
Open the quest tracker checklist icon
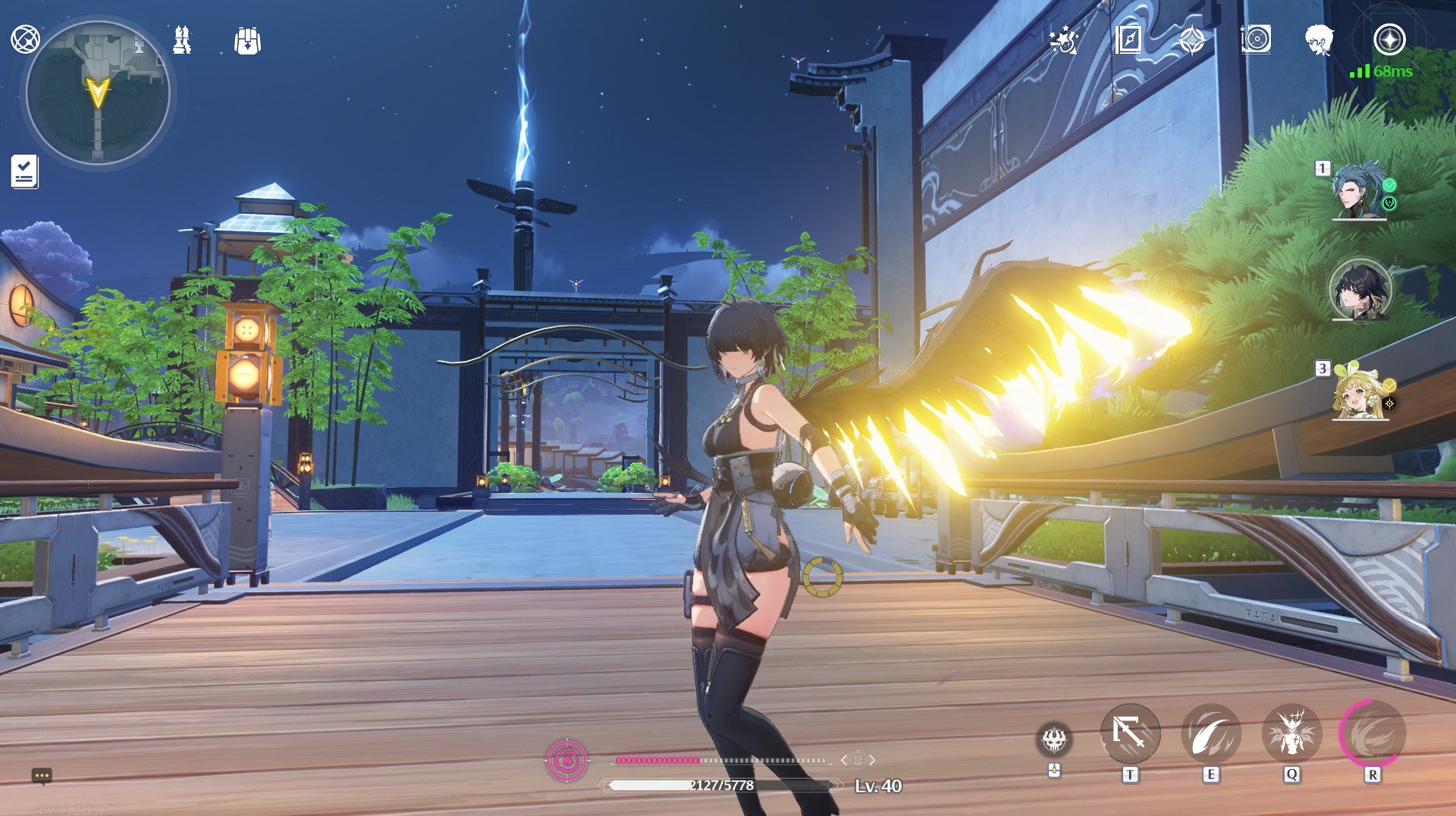(24, 171)
